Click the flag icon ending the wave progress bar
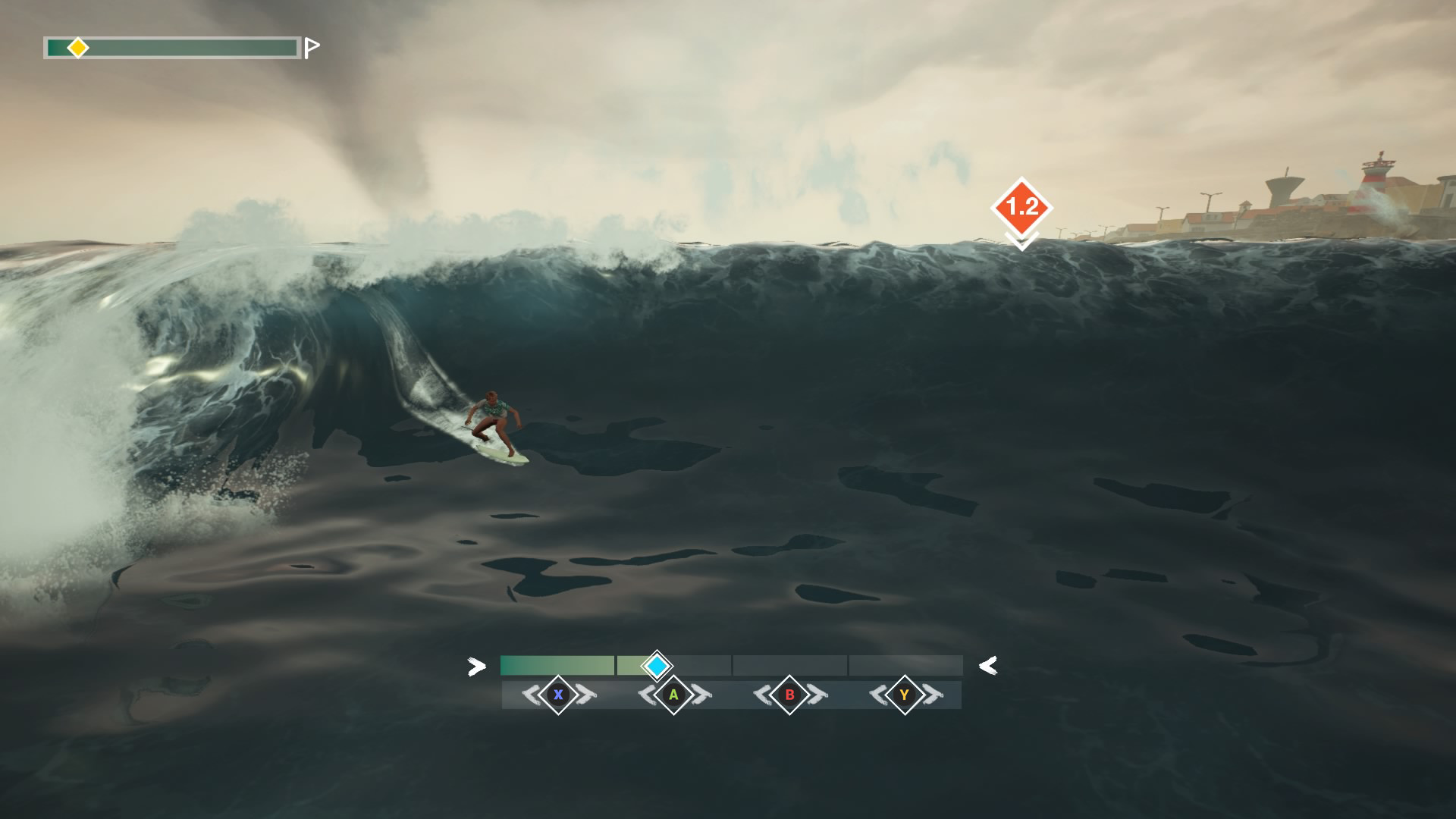 310,48
